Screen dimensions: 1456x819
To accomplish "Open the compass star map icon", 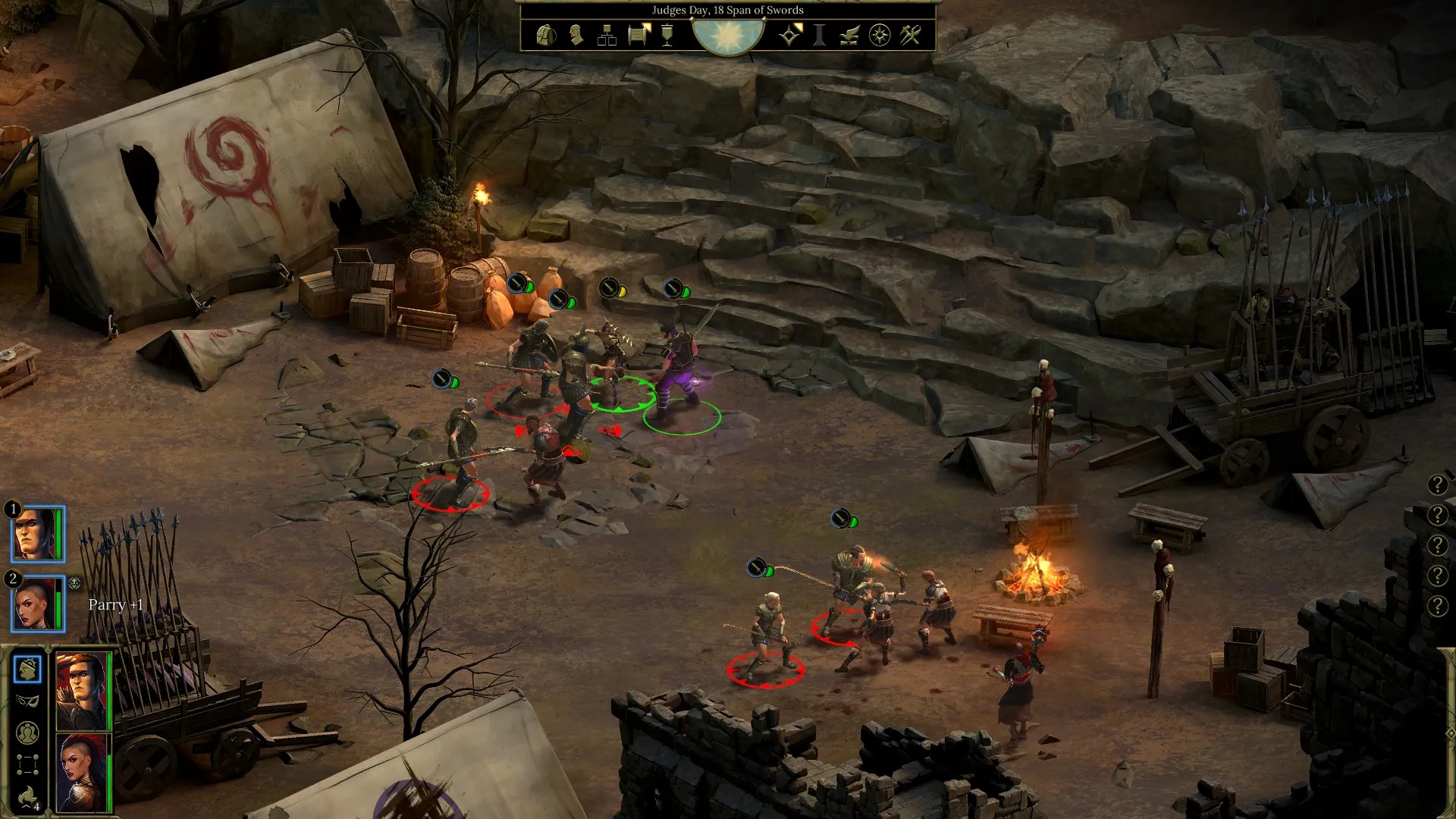I will pos(880,35).
